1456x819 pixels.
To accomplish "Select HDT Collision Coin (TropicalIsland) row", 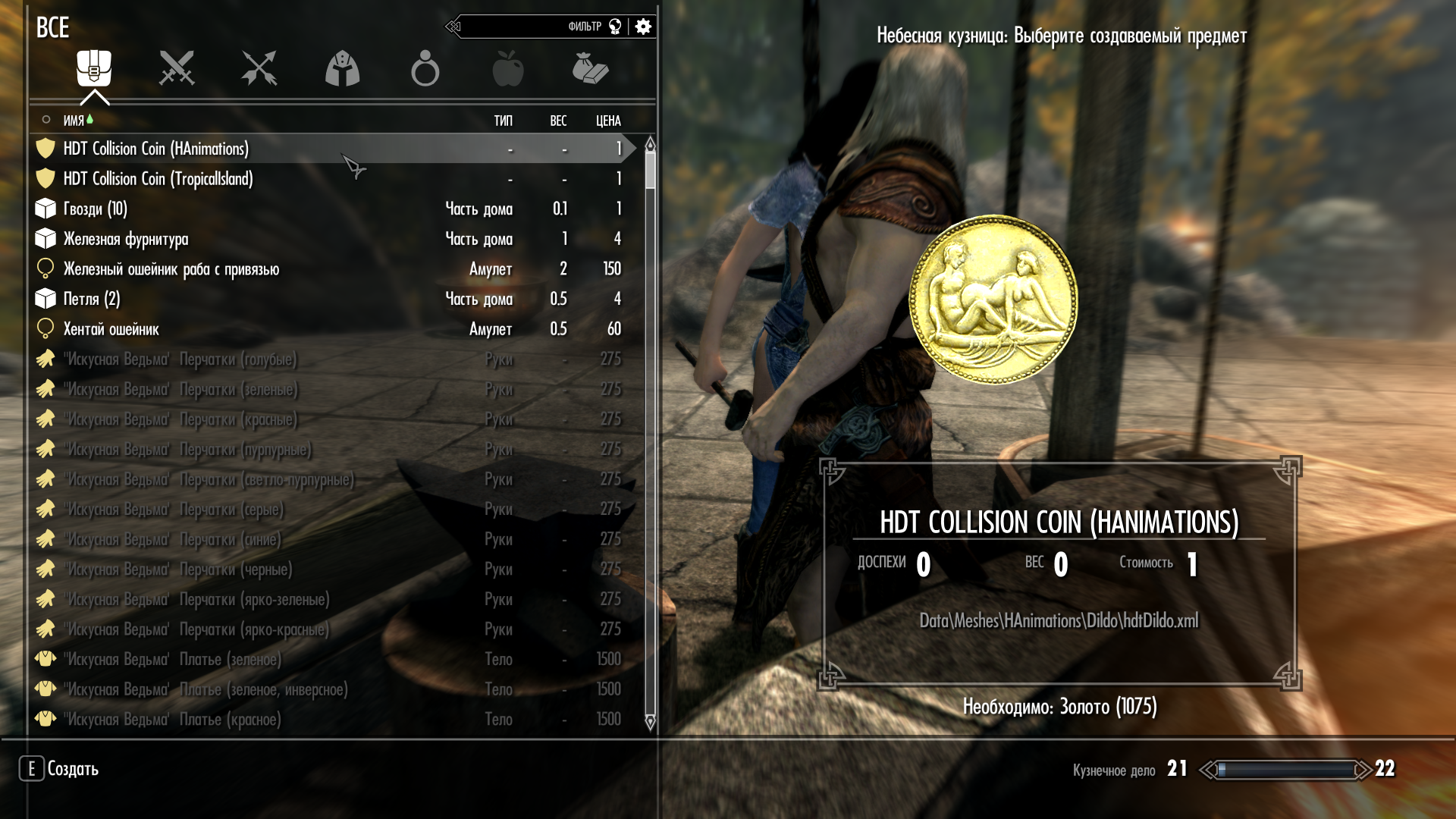I will pyautogui.click(x=158, y=179).
